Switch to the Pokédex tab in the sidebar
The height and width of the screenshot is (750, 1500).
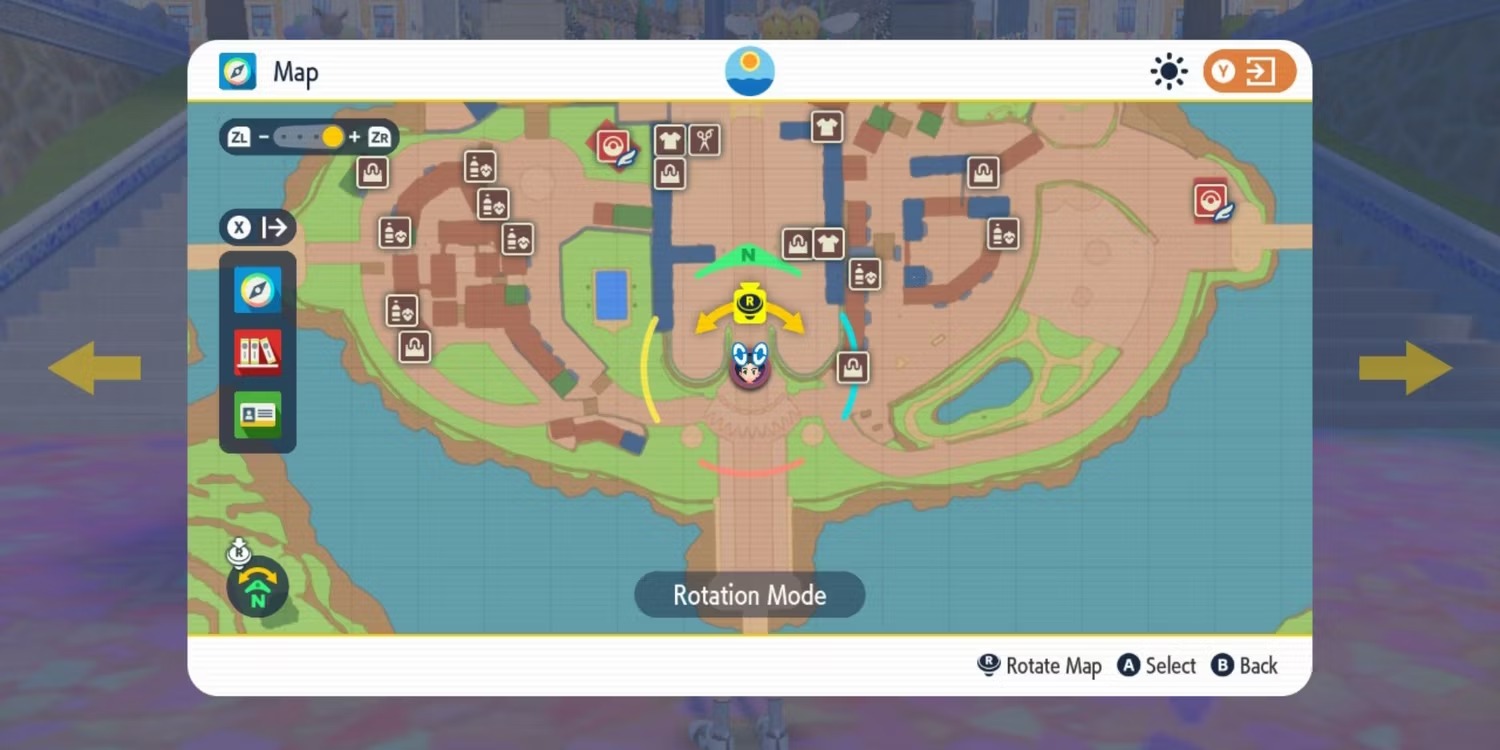257,352
